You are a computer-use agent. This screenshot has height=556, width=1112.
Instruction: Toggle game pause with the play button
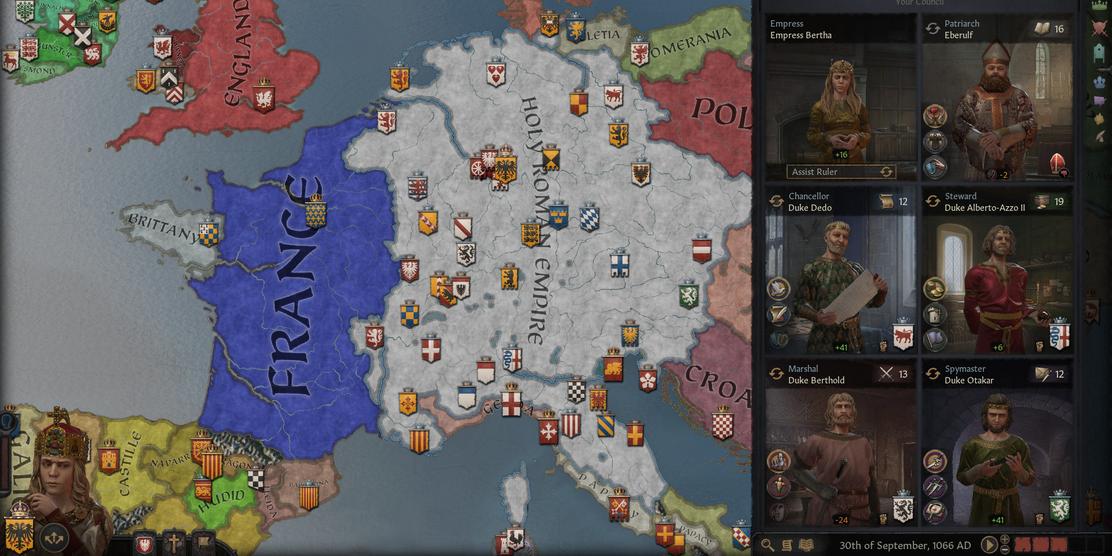point(988,545)
